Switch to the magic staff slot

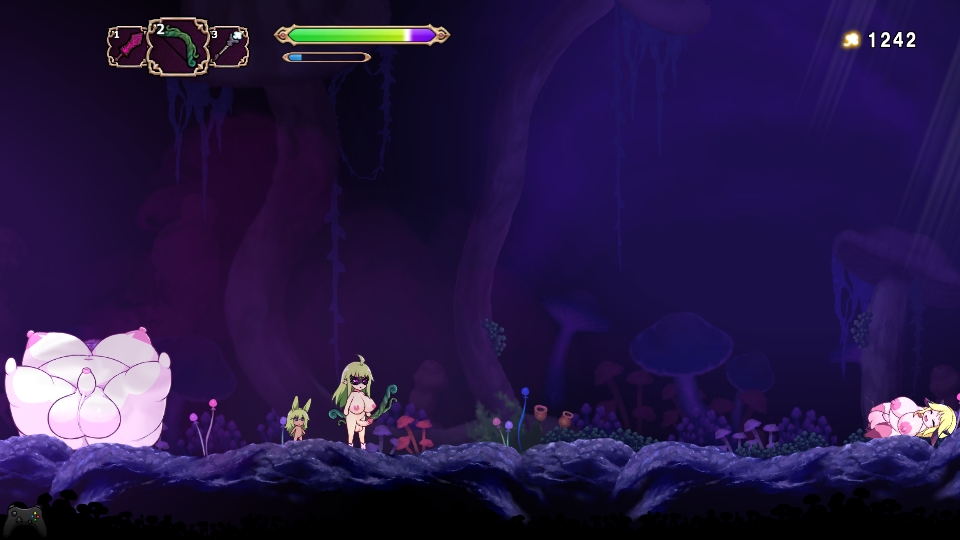229,47
